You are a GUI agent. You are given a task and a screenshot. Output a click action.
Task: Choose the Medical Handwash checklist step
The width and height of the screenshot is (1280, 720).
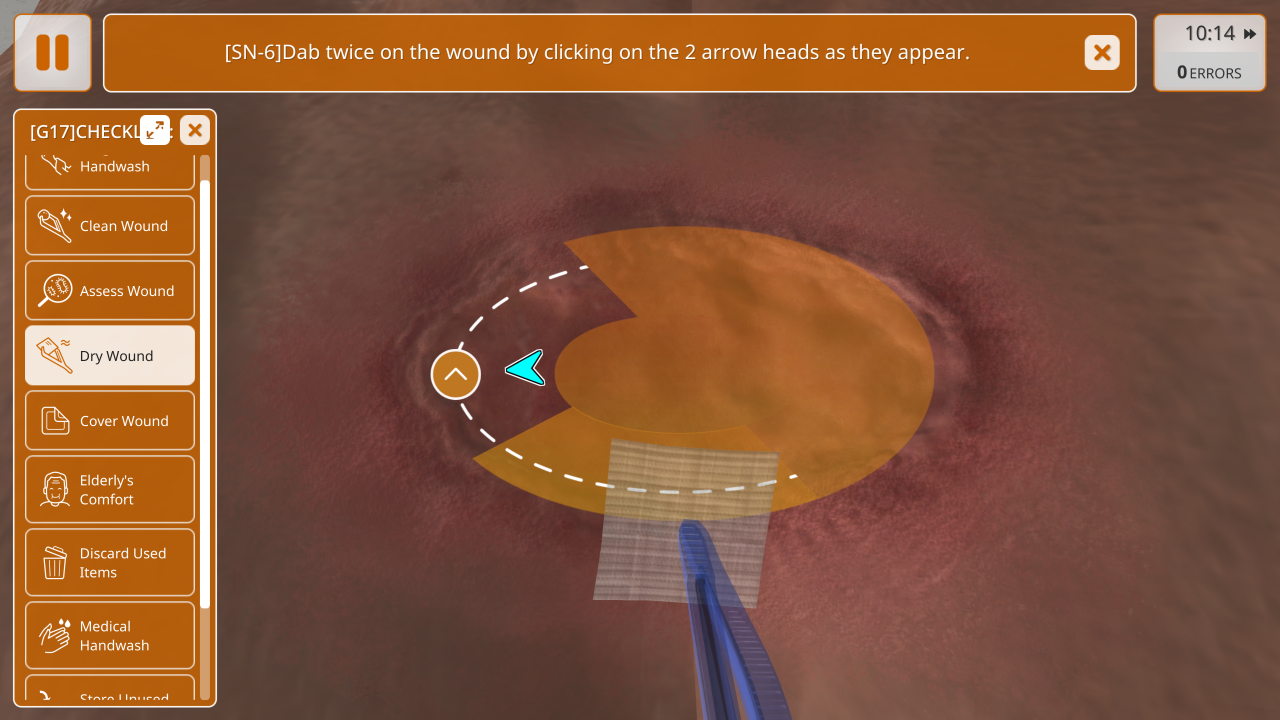tap(110, 636)
